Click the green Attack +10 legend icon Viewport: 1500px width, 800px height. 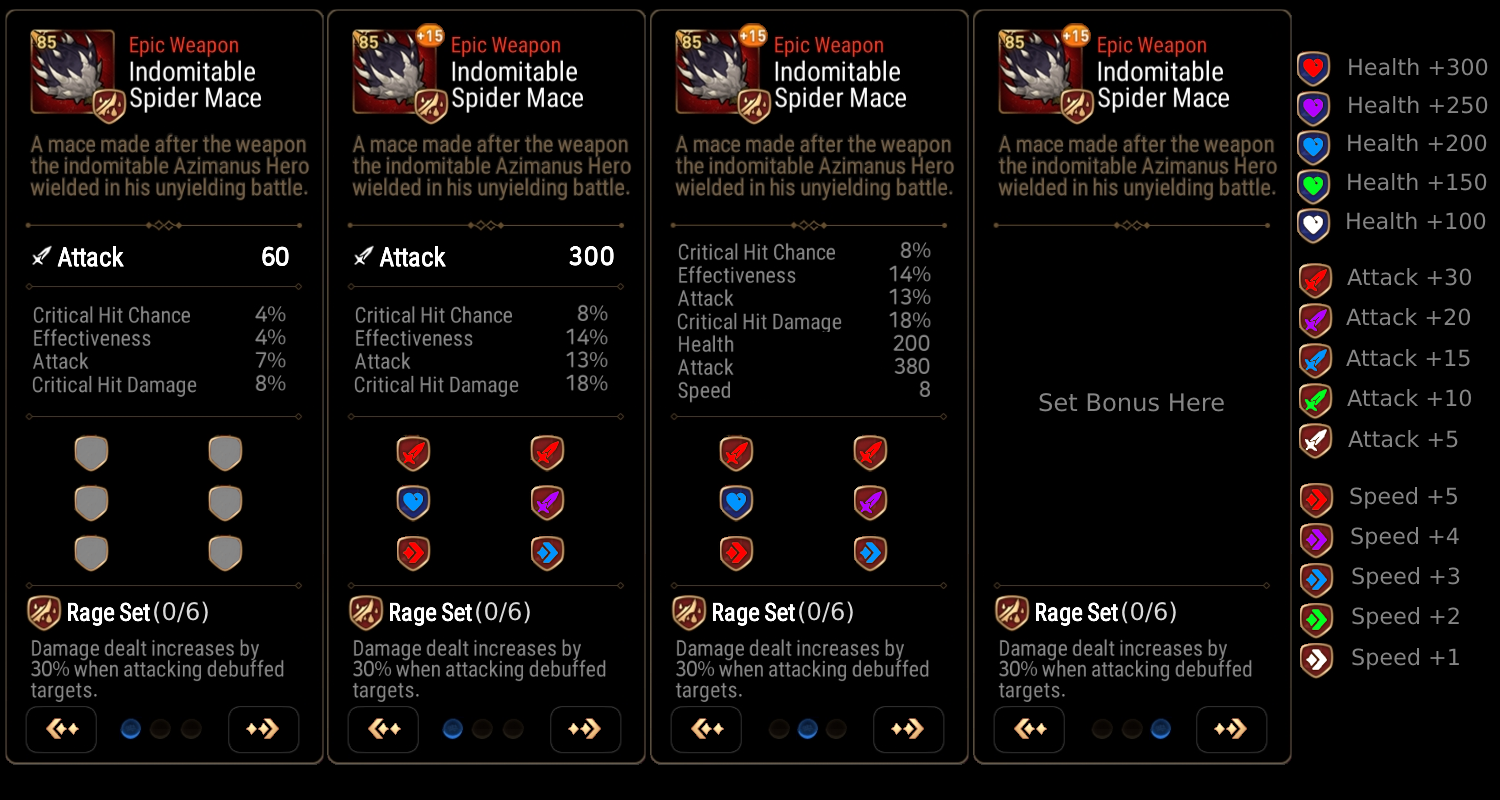(x=1314, y=399)
